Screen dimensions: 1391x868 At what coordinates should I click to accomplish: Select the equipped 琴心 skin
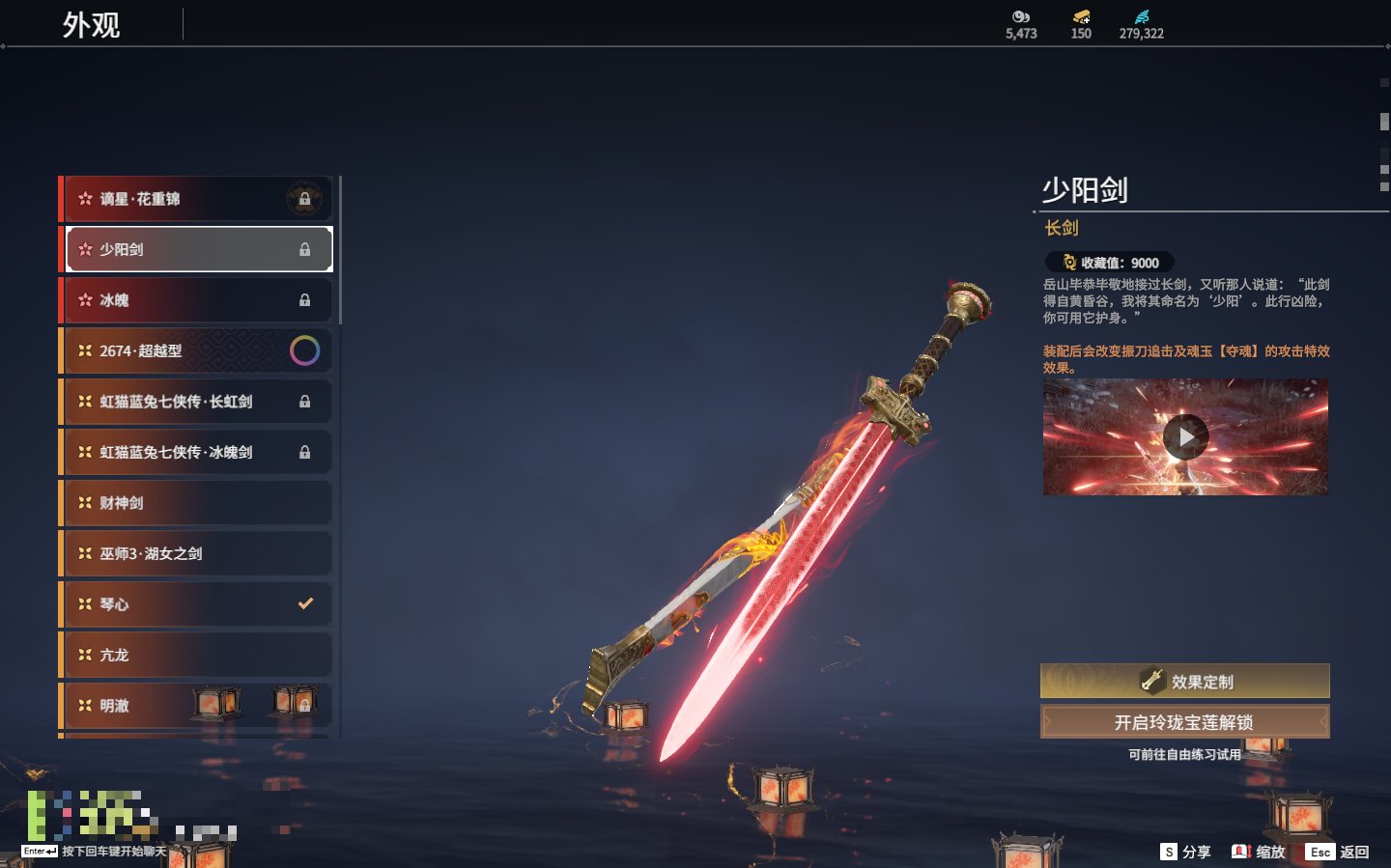(193, 604)
